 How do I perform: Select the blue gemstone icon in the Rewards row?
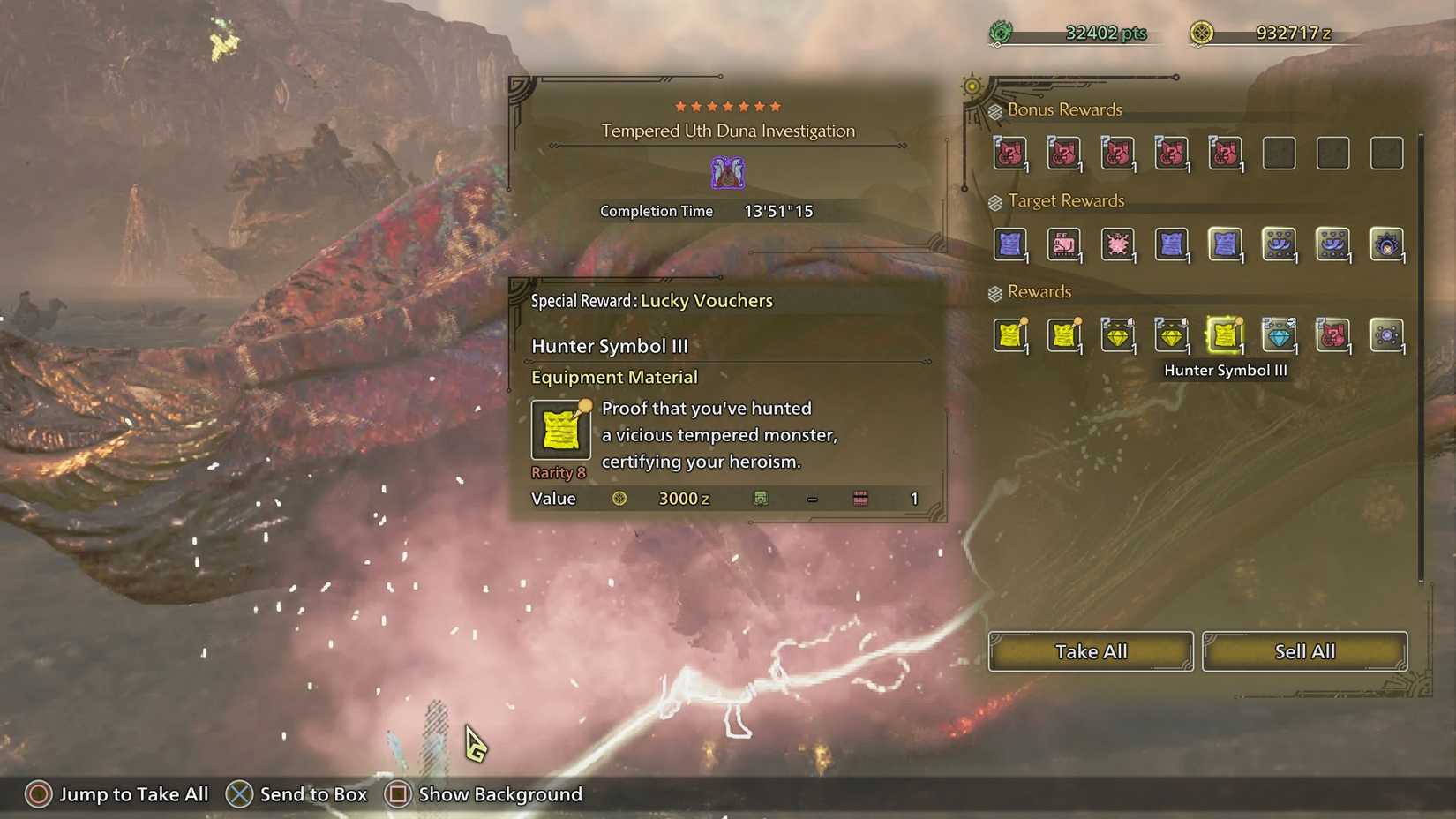pyautogui.click(x=1280, y=336)
